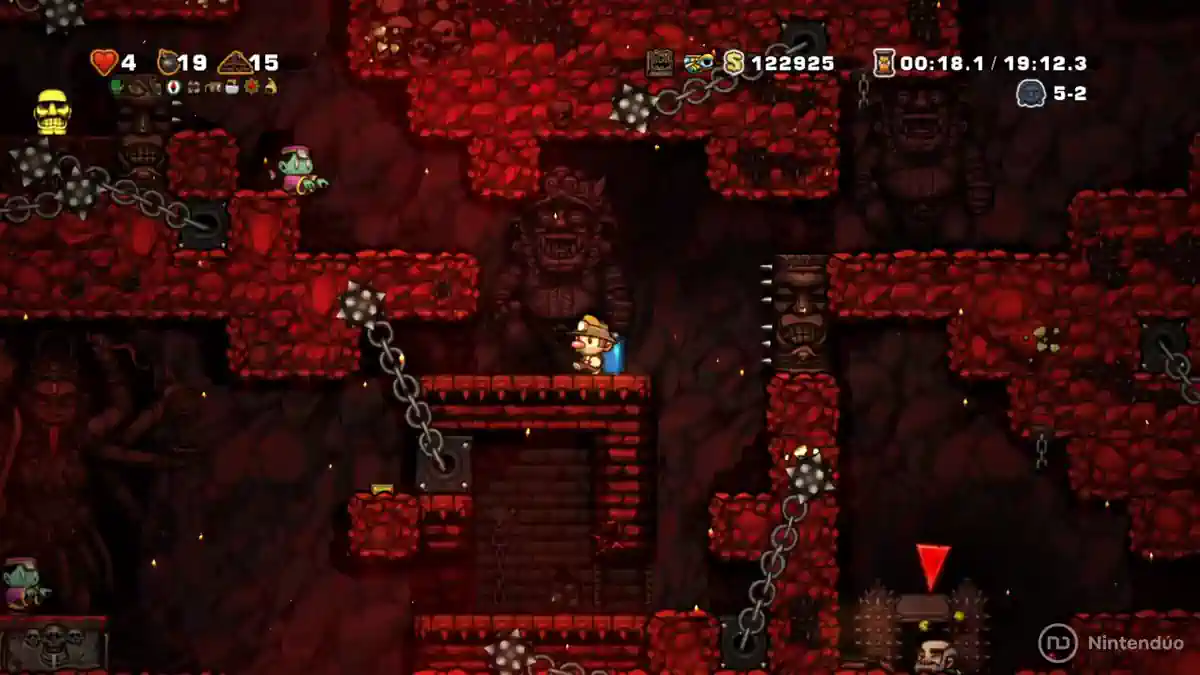
Task: Open the journal book icon
Action: click(659, 63)
